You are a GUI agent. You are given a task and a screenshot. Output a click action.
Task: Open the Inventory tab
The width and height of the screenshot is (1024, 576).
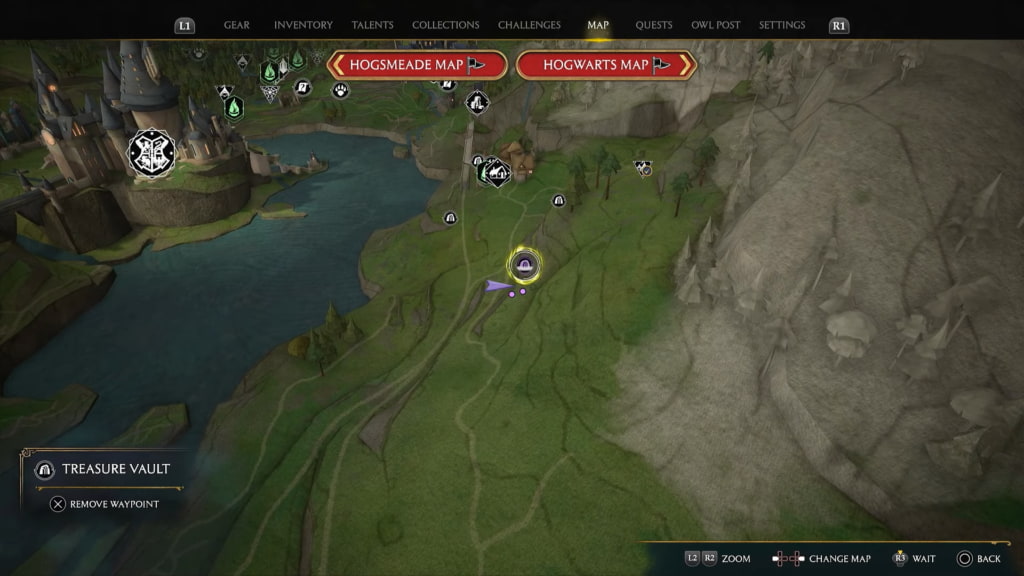[303, 25]
